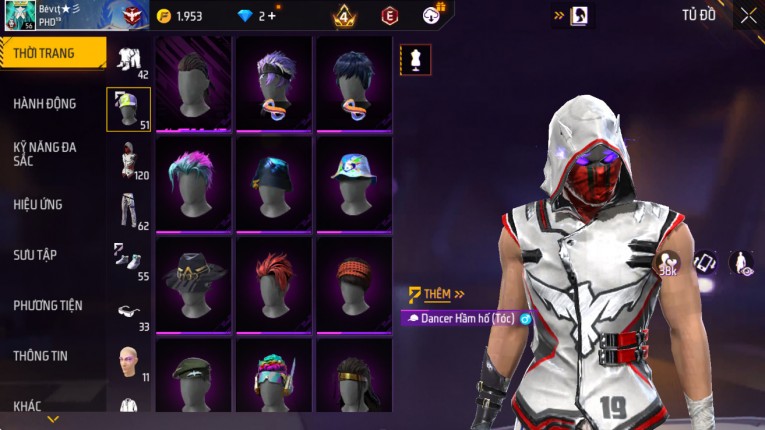This screenshot has width=765, height=430.
Task: Switch to the Thời Trang tab
Action: click(52, 53)
